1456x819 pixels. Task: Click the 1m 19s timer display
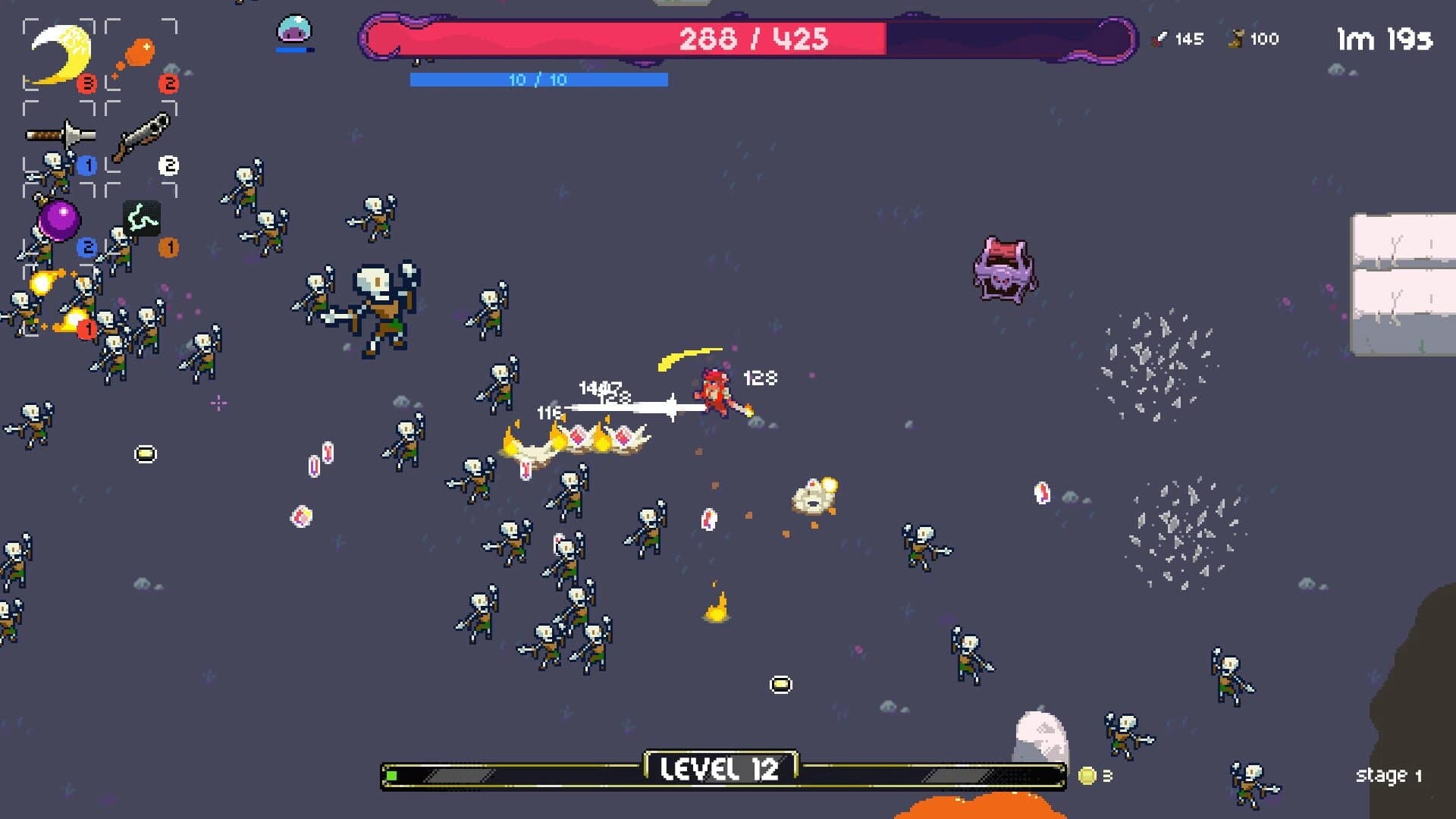1385,39
